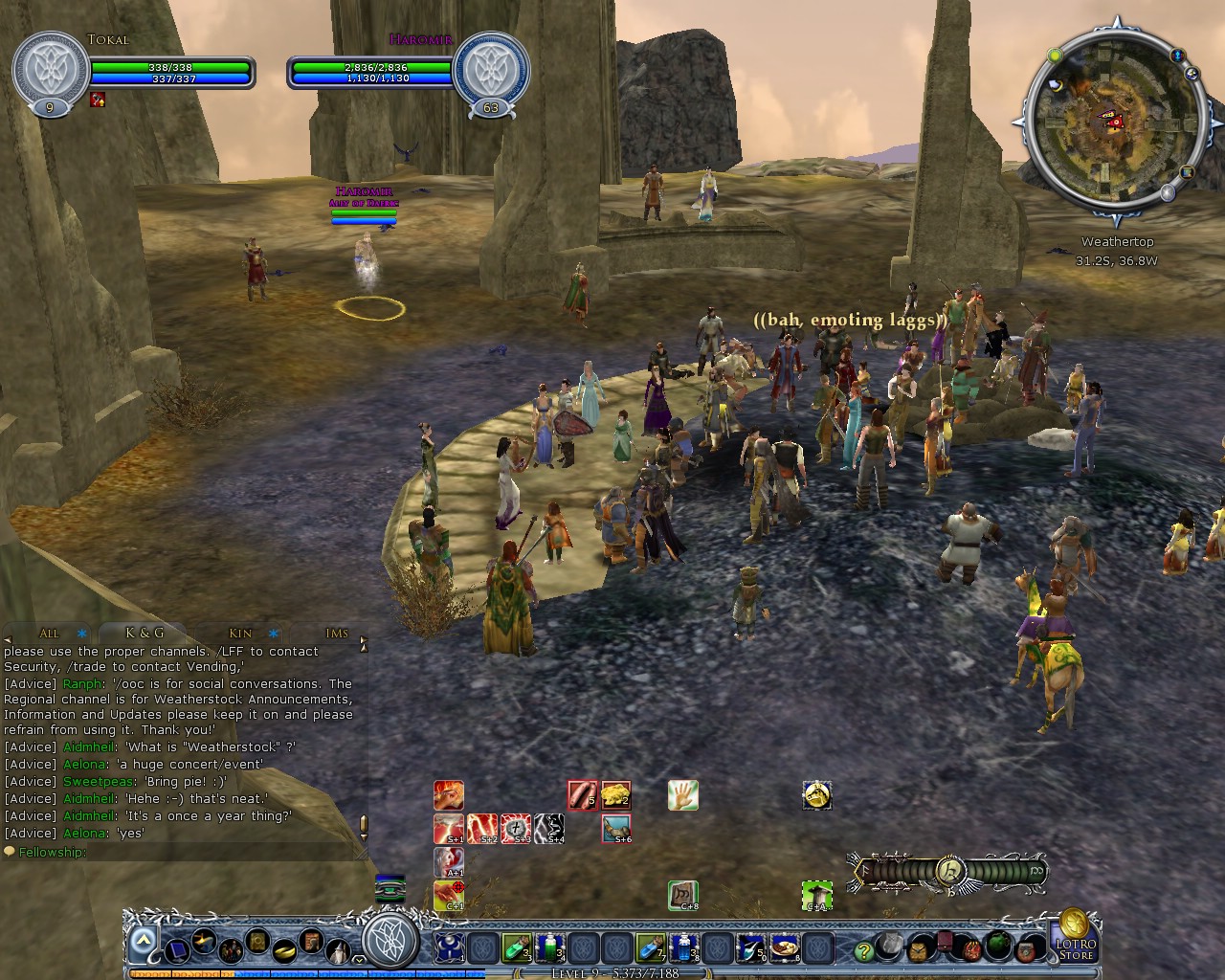Use the golden helmet quickslot
The image size is (1225, 980).
click(x=816, y=795)
